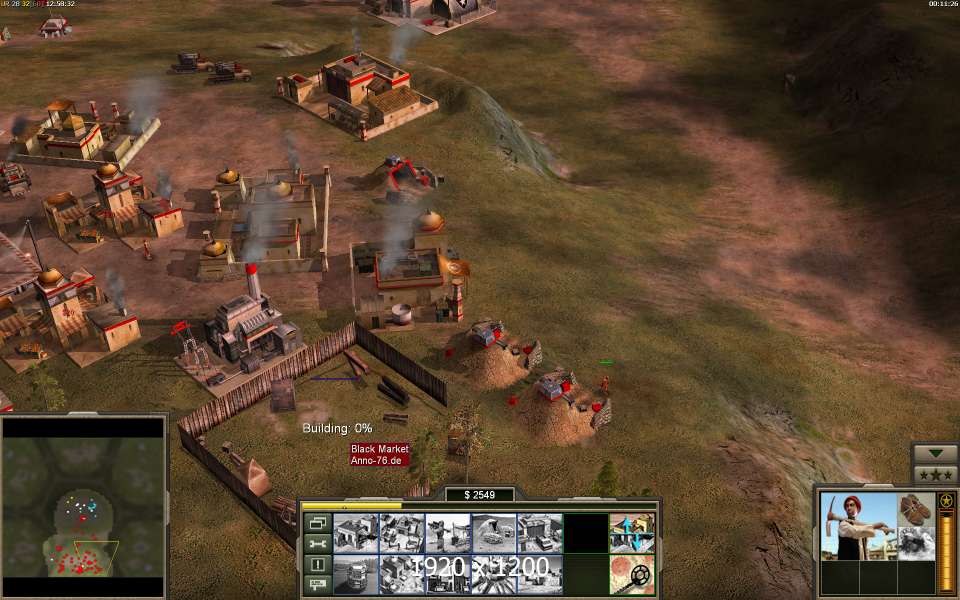960x600 pixels.
Task: Activate the radar scan targeting icon
Action: (x=632, y=575)
